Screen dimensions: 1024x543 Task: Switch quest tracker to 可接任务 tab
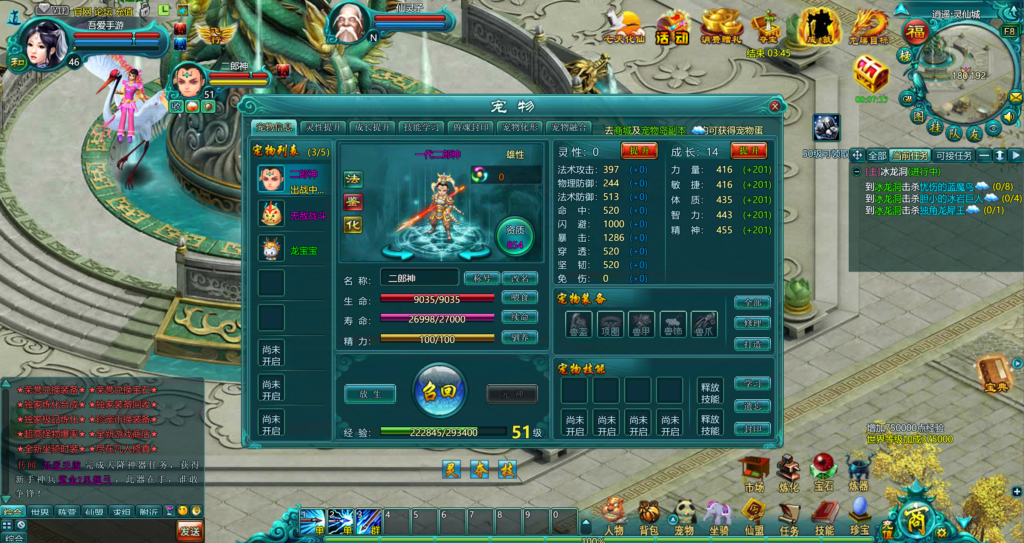[x=952, y=156]
